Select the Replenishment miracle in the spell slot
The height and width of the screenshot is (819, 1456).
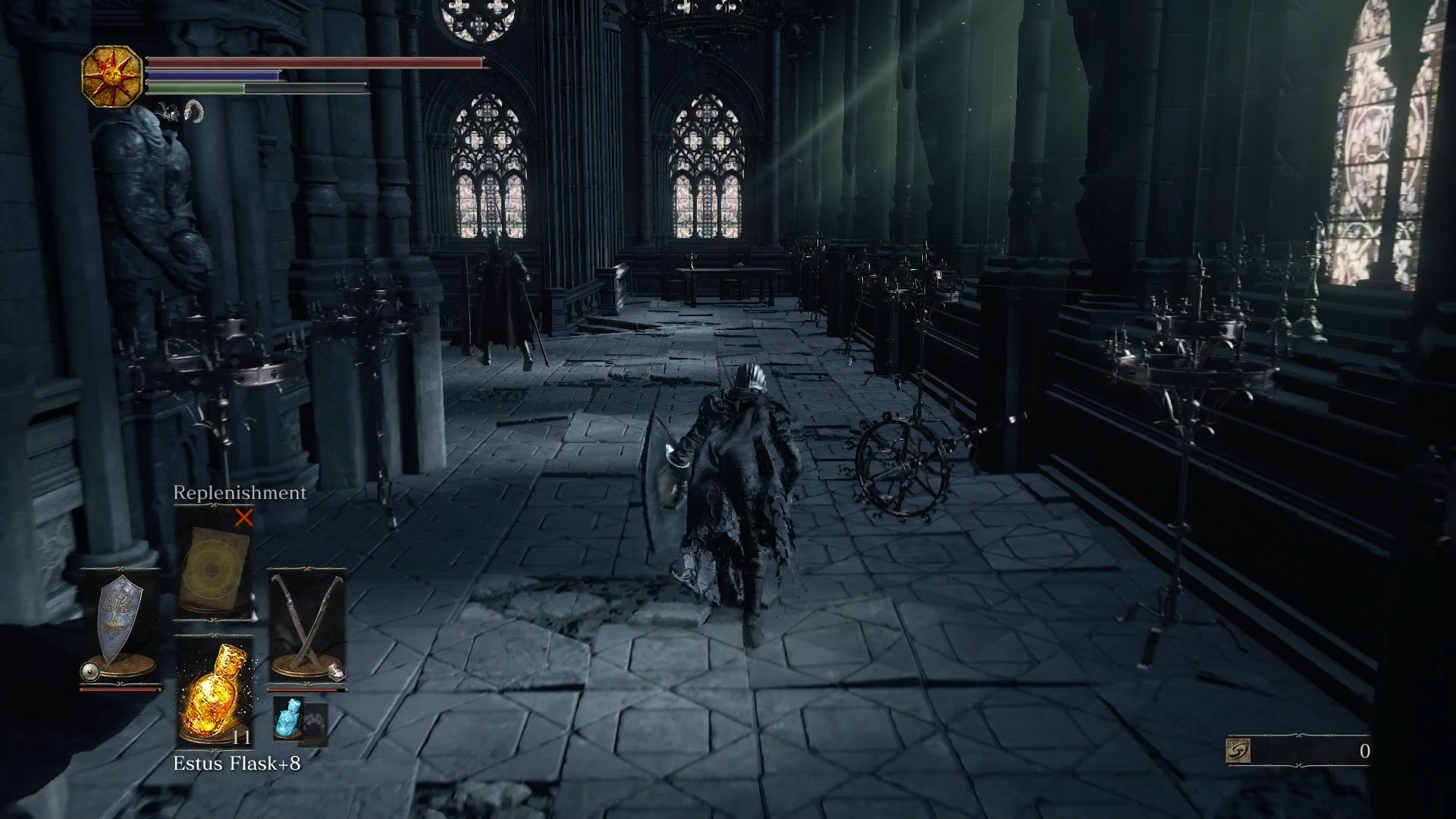click(x=215, y=565)
